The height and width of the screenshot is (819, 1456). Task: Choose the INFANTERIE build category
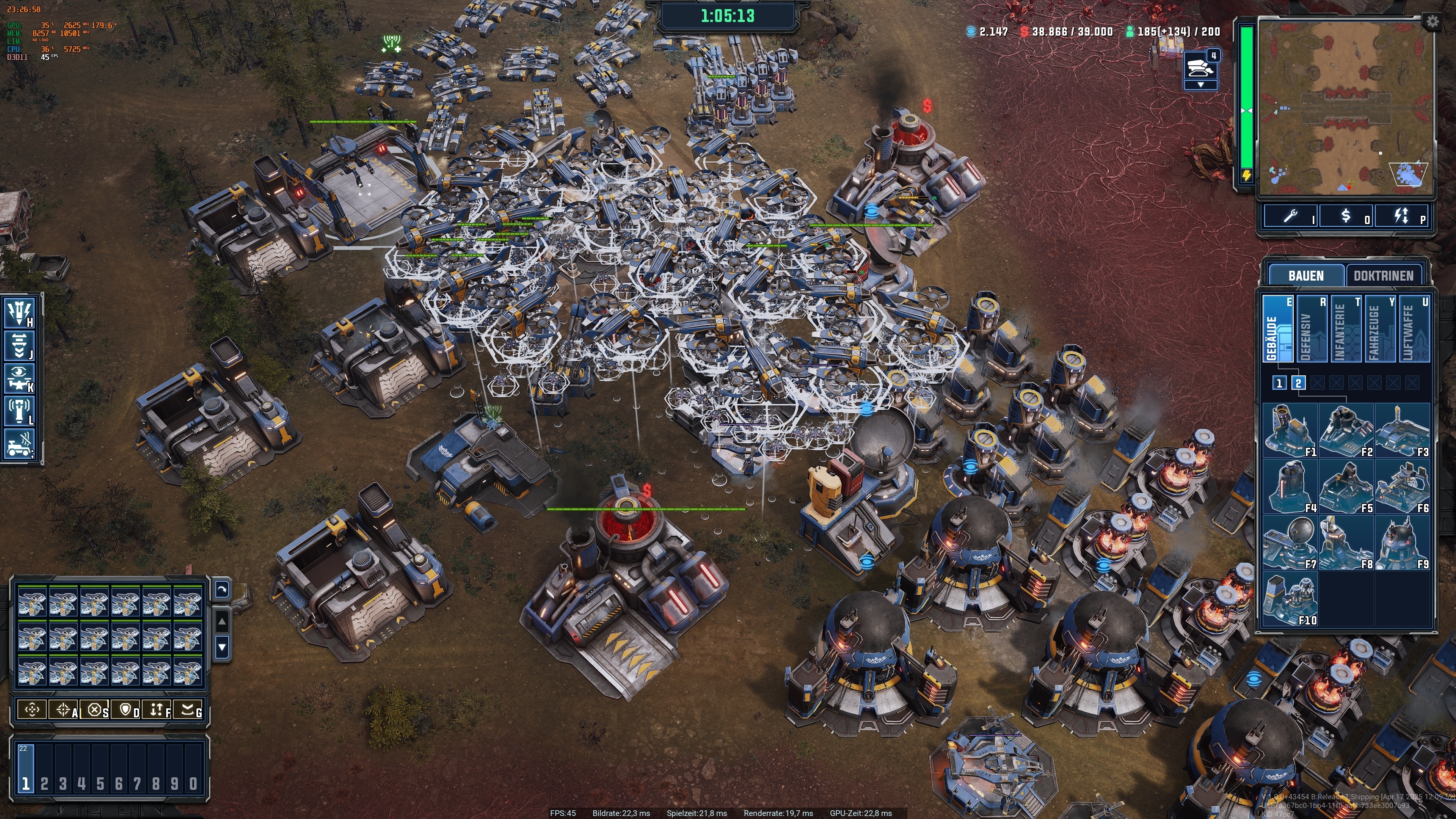point(1346,328)
